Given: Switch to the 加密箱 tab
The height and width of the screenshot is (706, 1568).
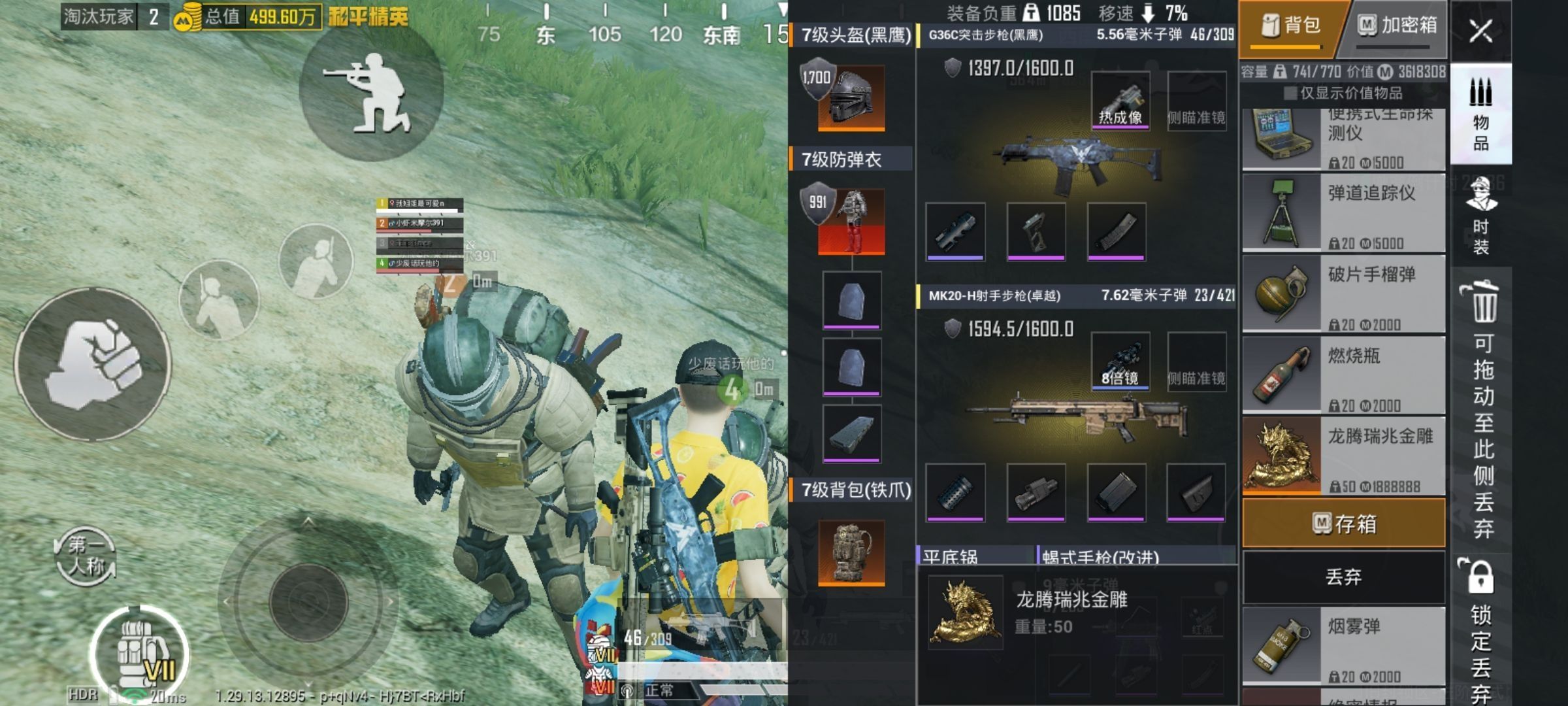Looking at the screenshot, I should pos(1397,26).
